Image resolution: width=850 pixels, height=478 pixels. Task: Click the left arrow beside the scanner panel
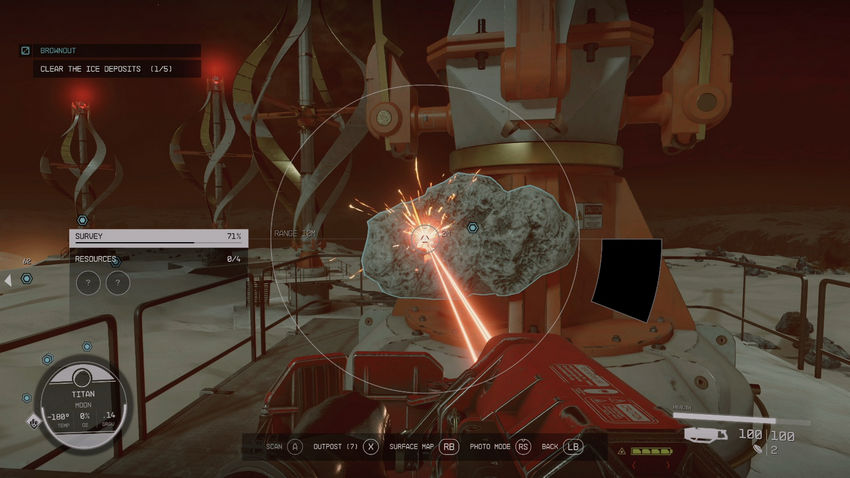tap(9, 280)
